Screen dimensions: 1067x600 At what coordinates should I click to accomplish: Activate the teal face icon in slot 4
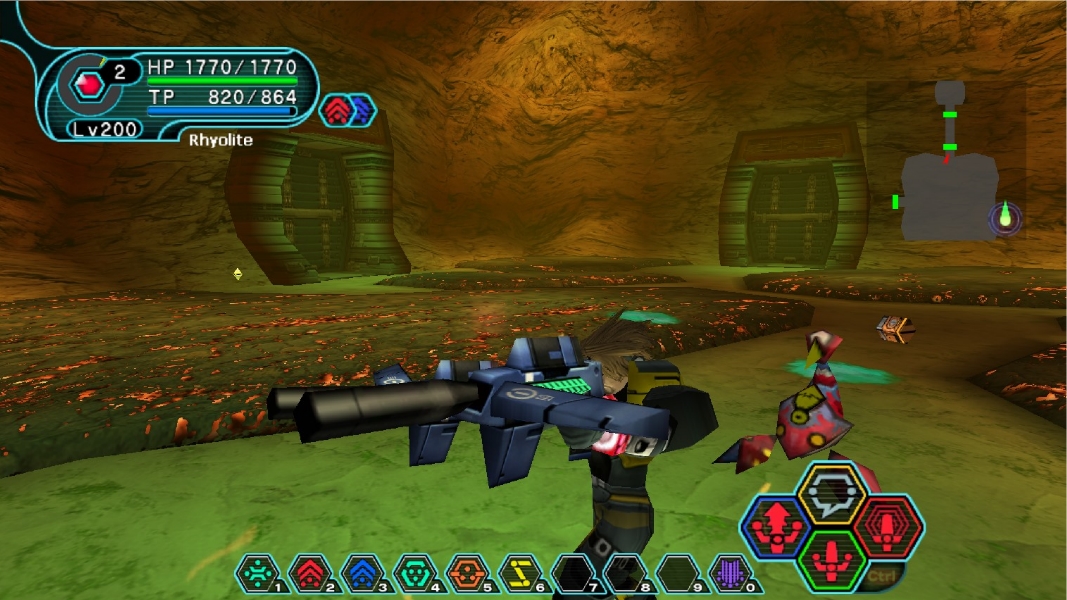coord(414,574)
